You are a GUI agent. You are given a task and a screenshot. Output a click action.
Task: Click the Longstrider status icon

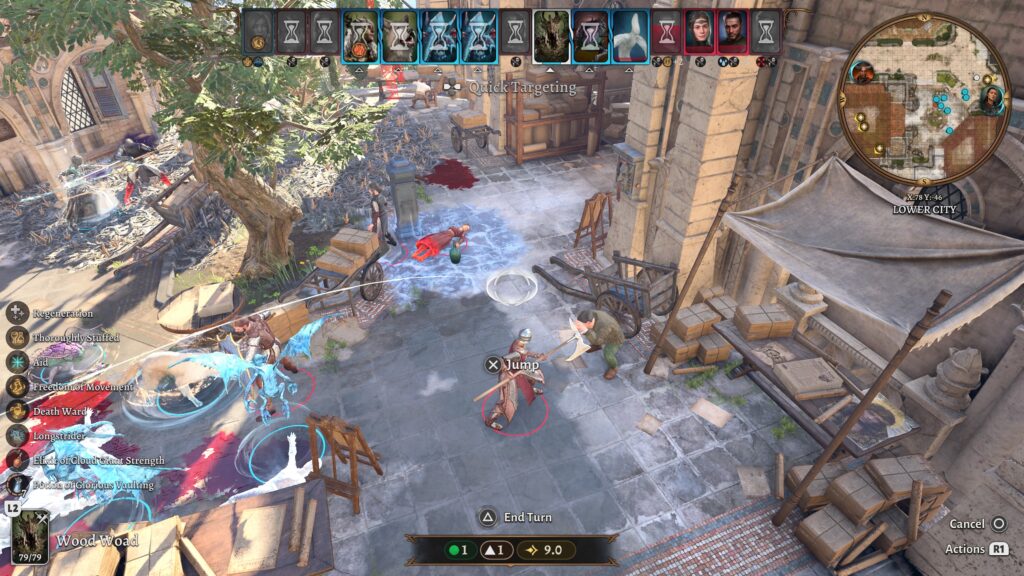pos(17,435)
